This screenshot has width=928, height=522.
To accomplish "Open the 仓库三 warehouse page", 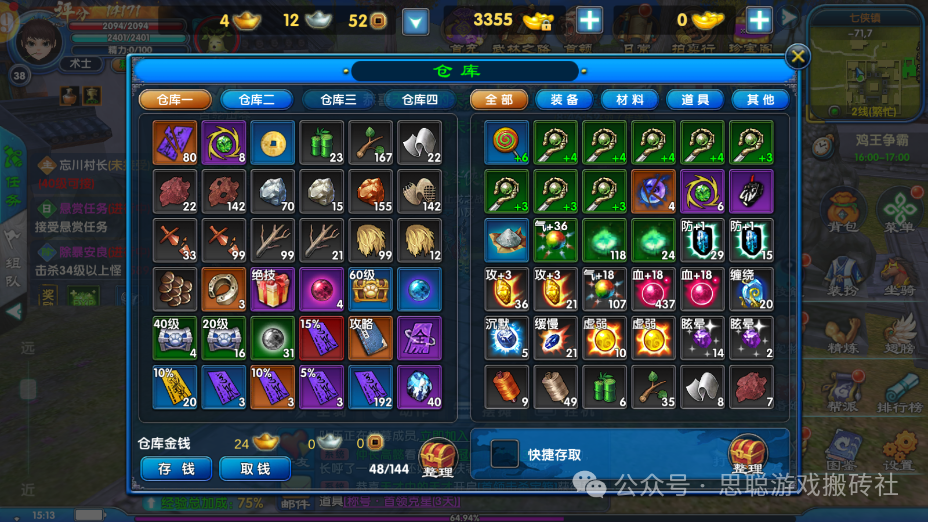I will tap(338, 100).
